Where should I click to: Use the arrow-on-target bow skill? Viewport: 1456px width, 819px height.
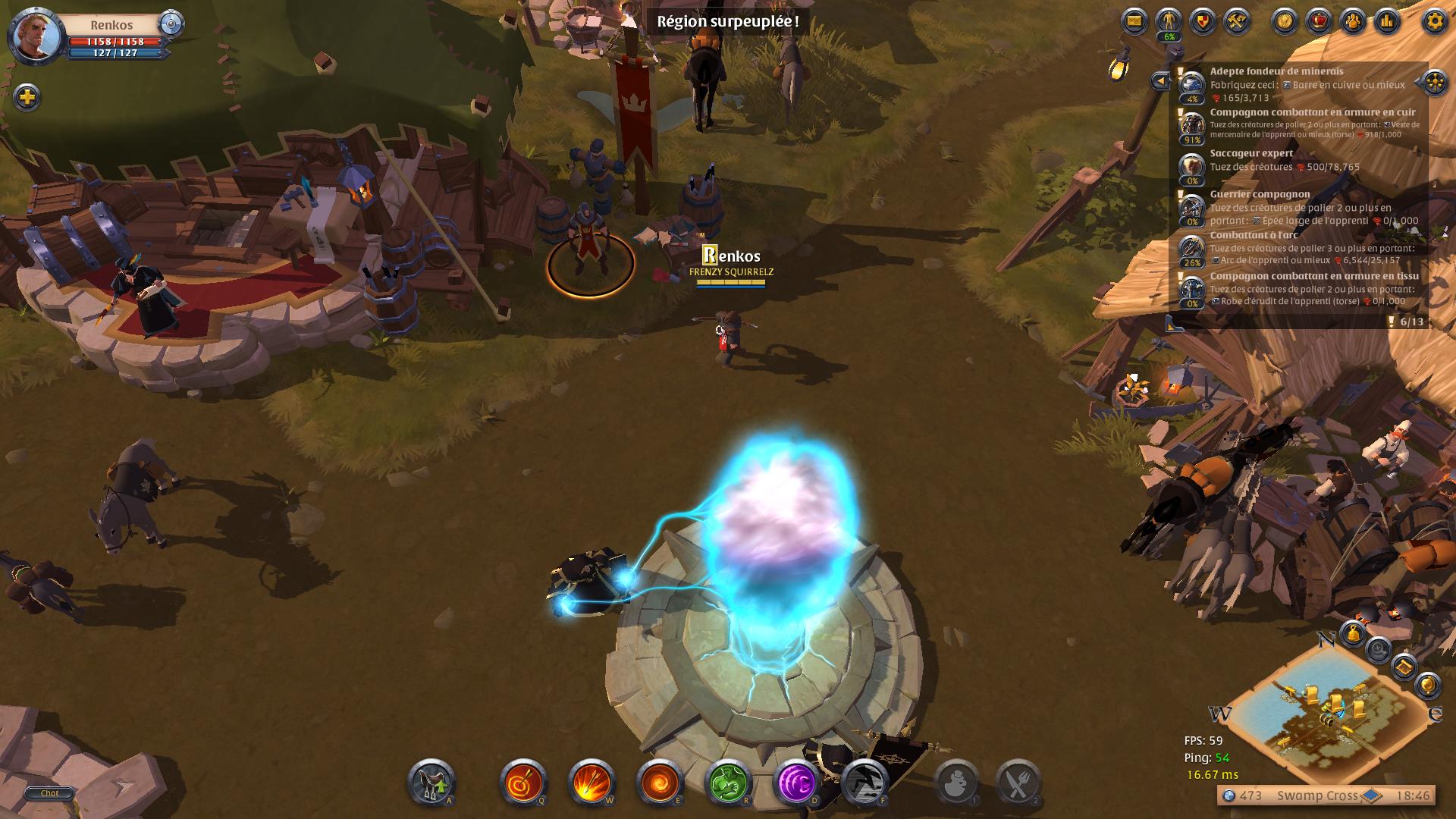point(523,782)
